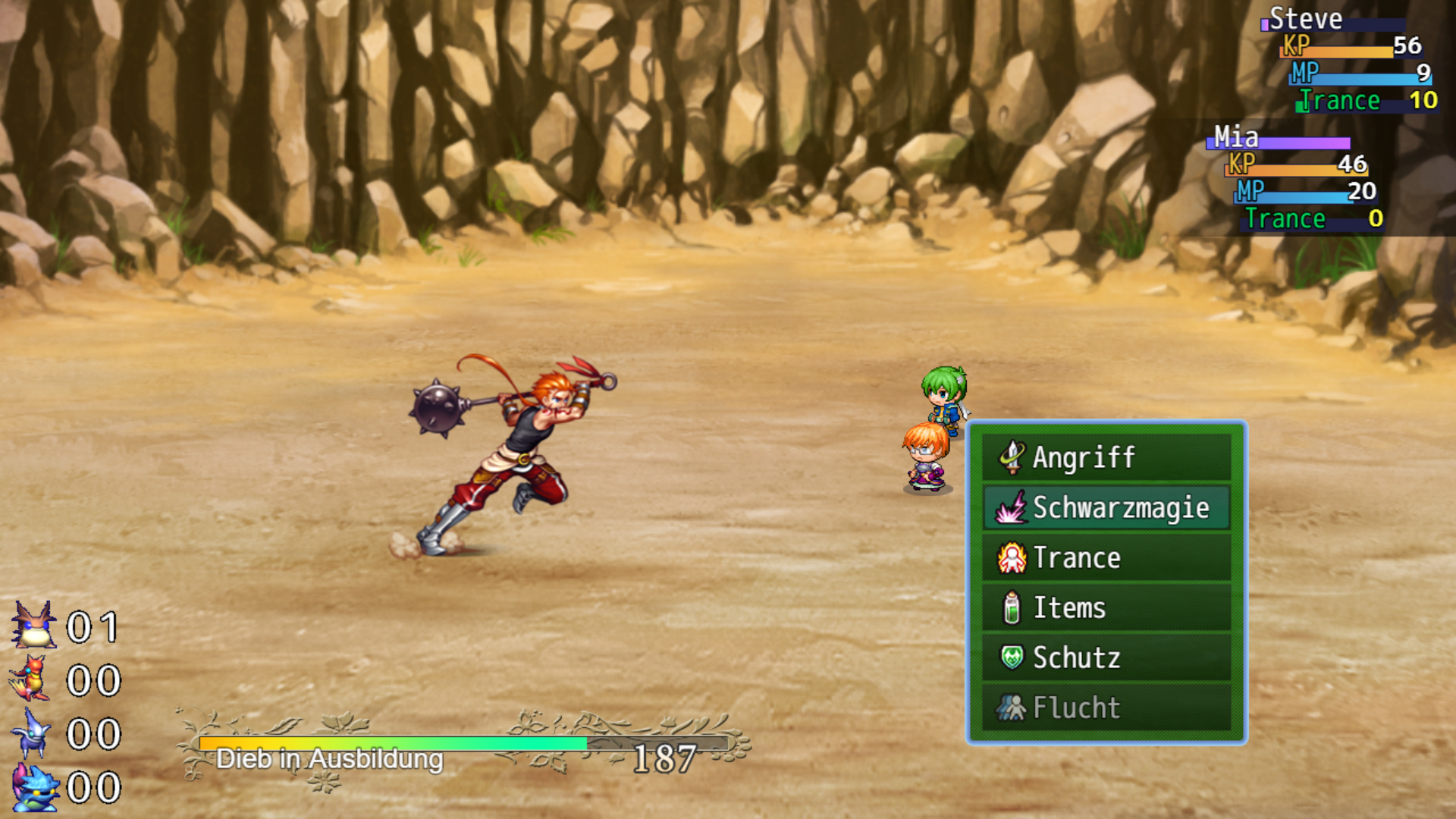This screenshot has width=1456, height=819.
Task: Click the greyed-out Flucht option
Action: (1106, 708)
